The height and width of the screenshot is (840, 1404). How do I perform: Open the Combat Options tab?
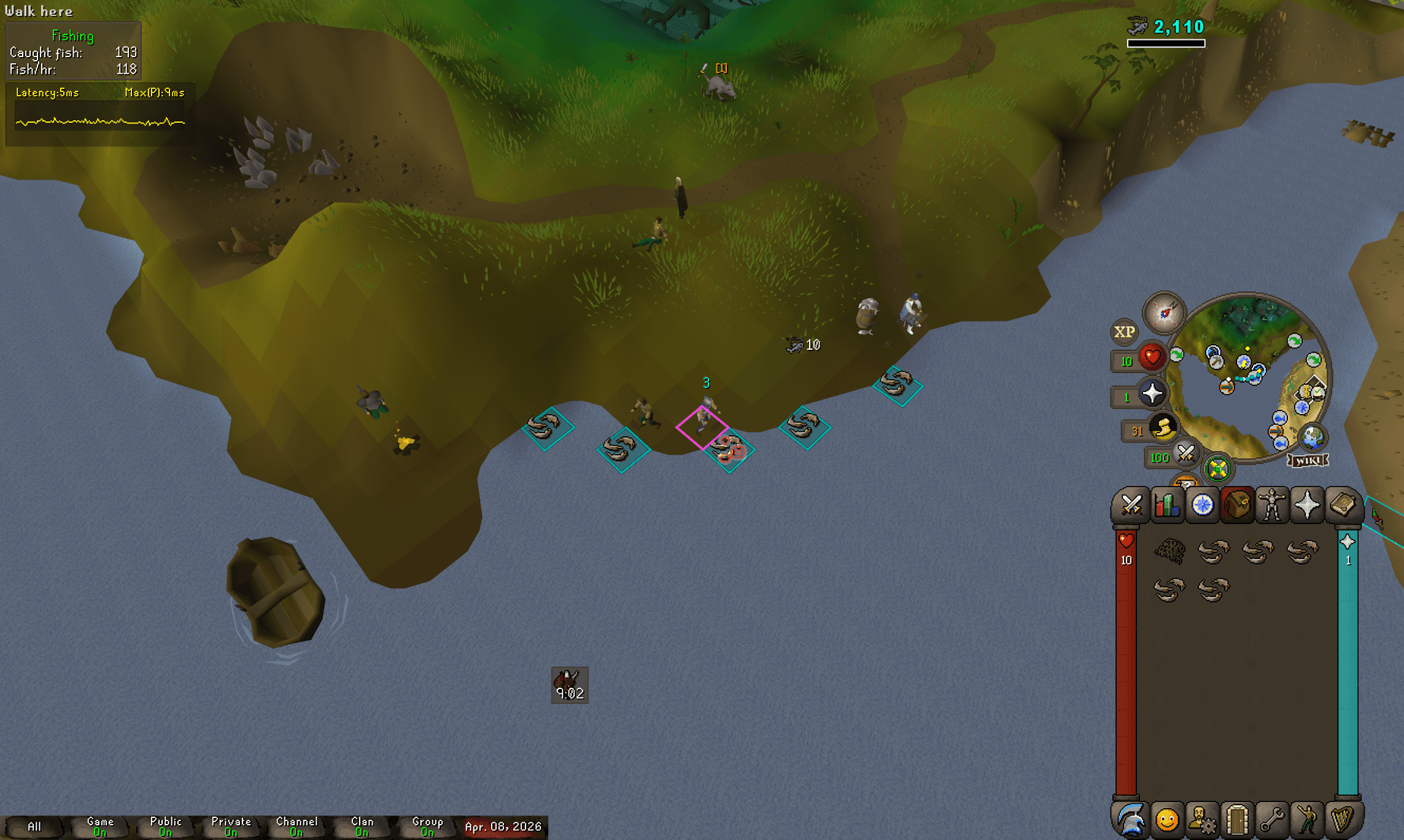[x=1131, y=506]
